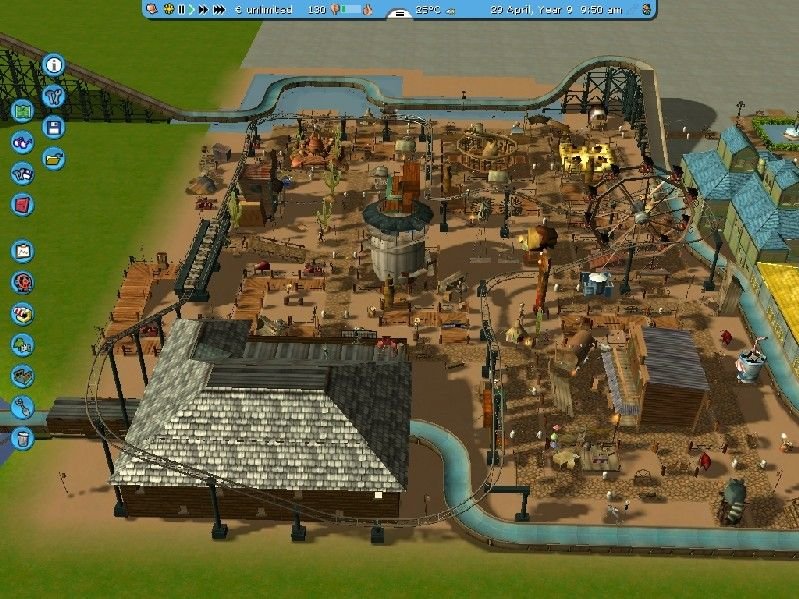Open the wrench game options button

[x=54, y=96]
